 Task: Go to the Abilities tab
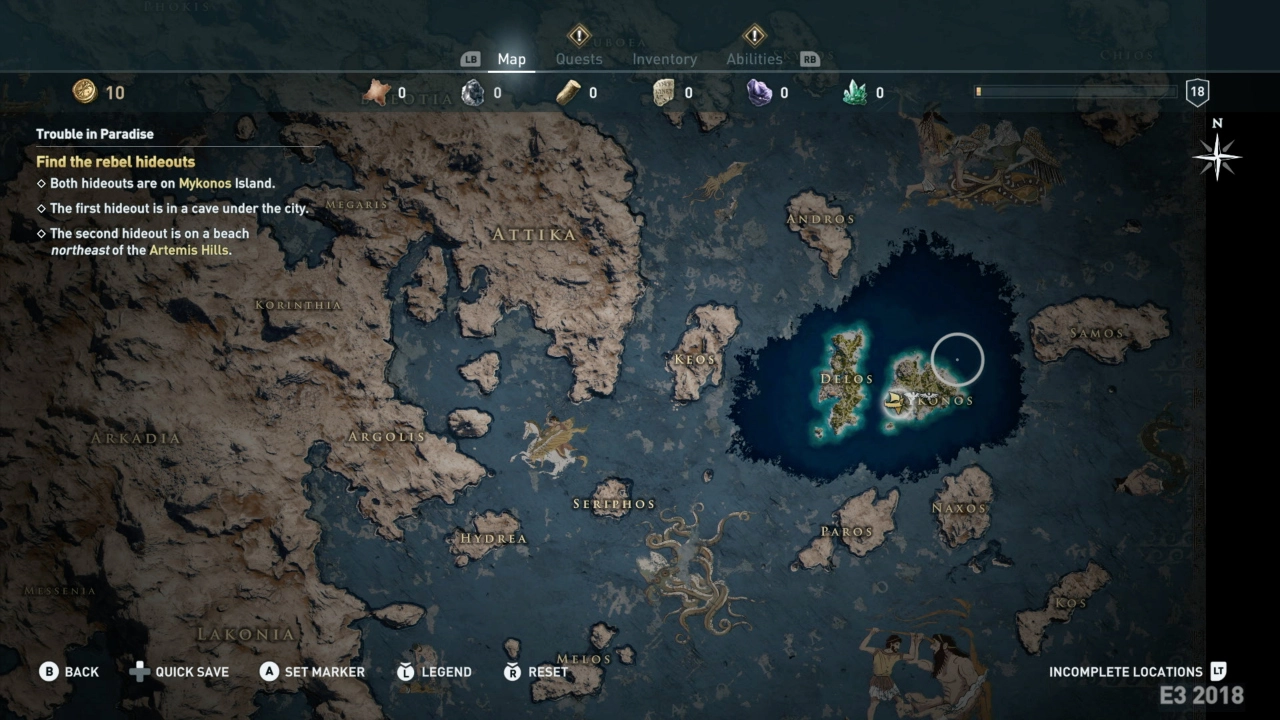coord(754,59)
